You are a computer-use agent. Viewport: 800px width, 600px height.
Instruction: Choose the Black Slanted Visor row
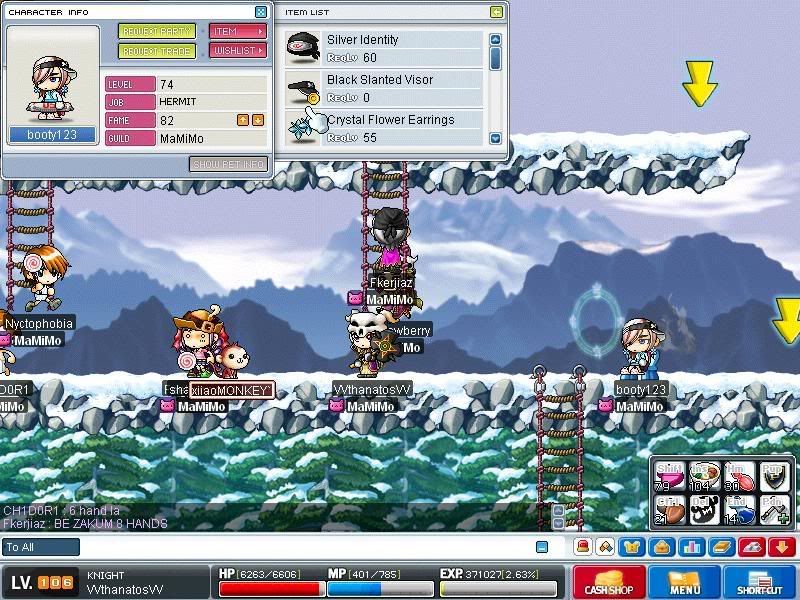384,88
